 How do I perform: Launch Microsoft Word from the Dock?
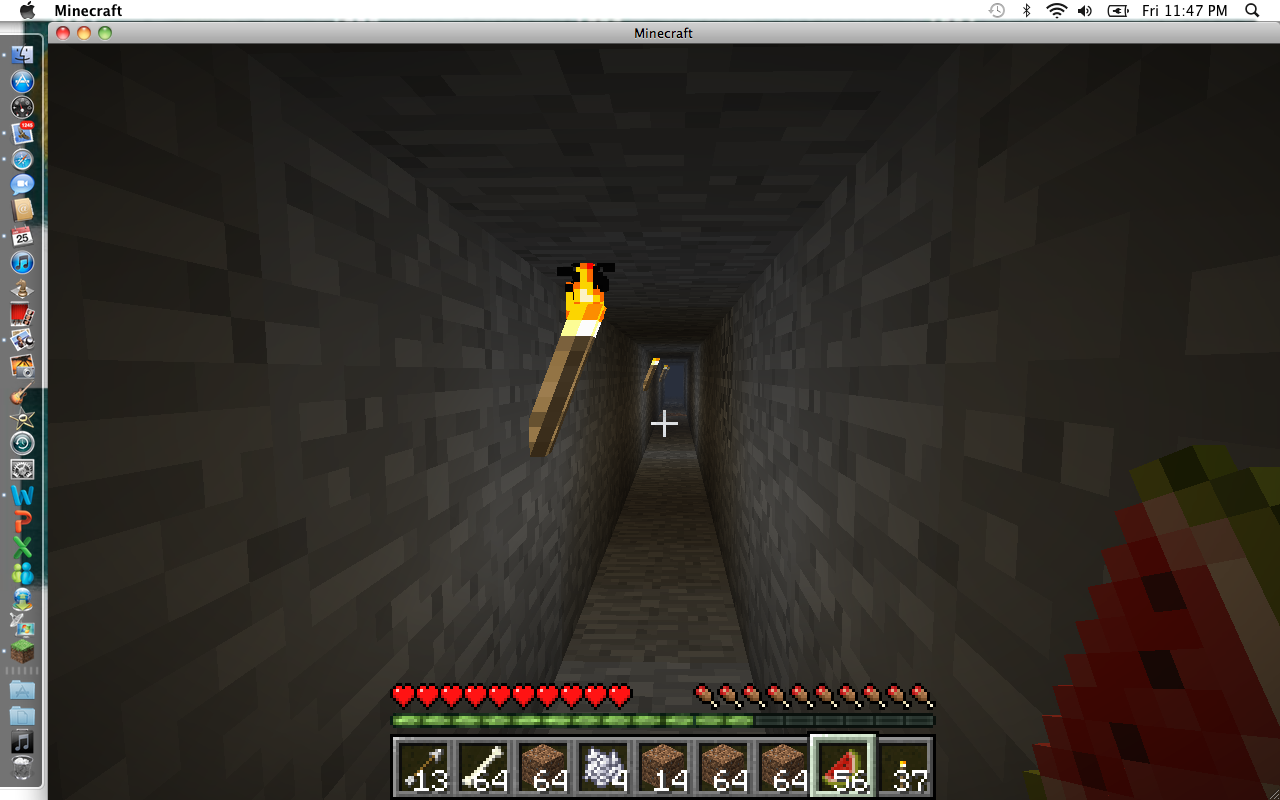22,495
